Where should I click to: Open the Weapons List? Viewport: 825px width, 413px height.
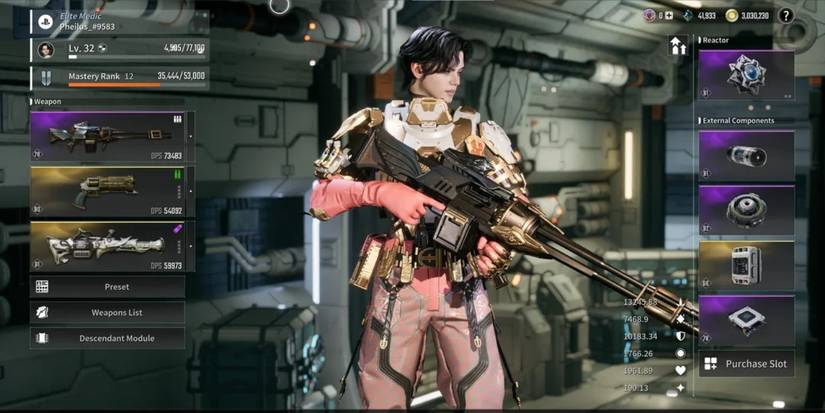108,313
